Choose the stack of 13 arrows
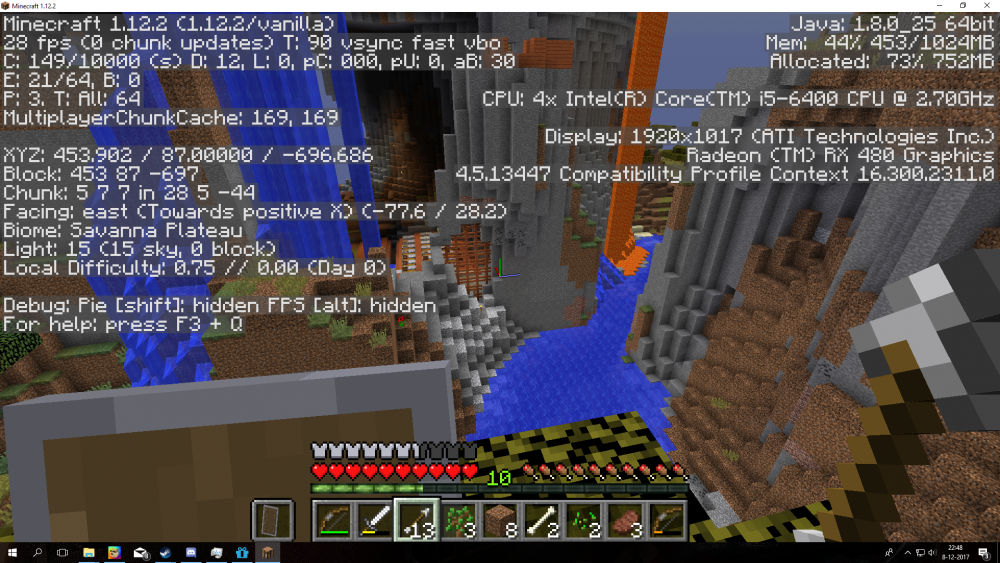The height and width of the screenshot is (563, 1000). coord(416,520)
